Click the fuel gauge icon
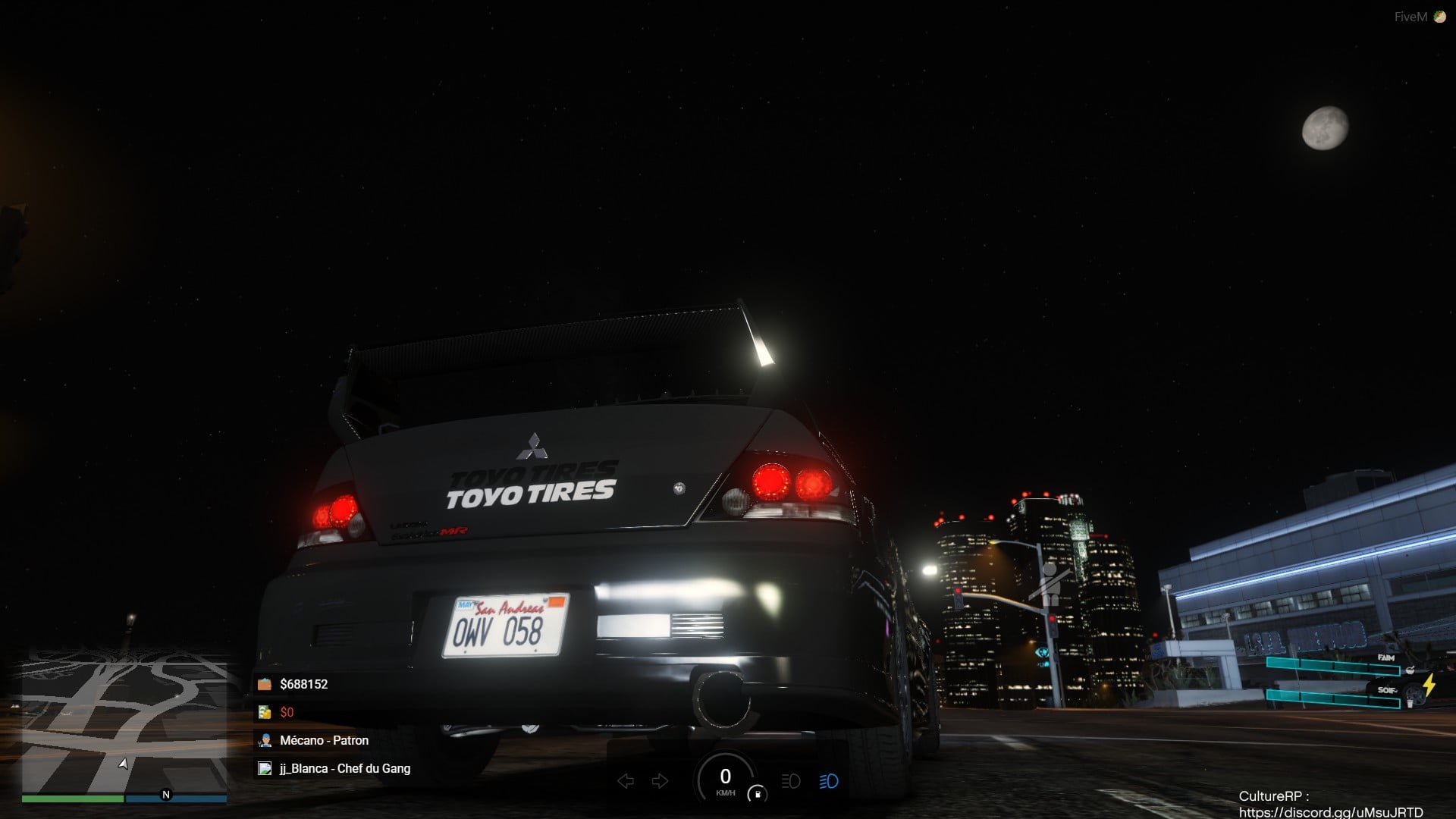The height and width of the screenshot is (819, 1456). (x=757, y=794)
